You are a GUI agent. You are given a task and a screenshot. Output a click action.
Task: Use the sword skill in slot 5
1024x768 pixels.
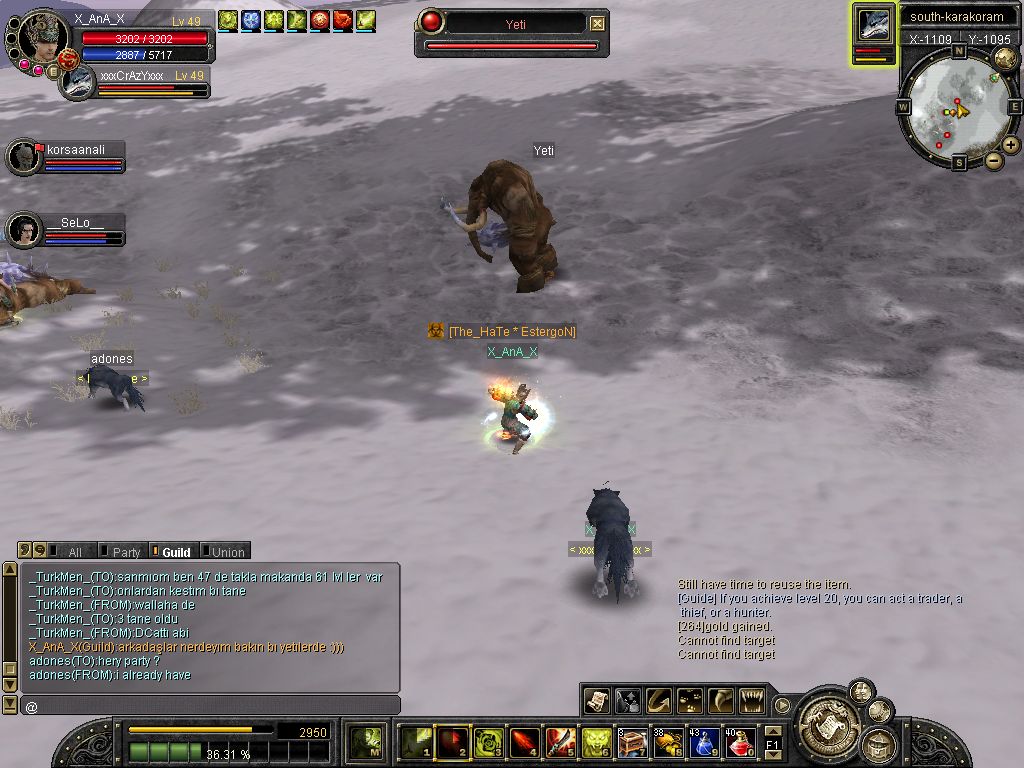click(561, 743)
